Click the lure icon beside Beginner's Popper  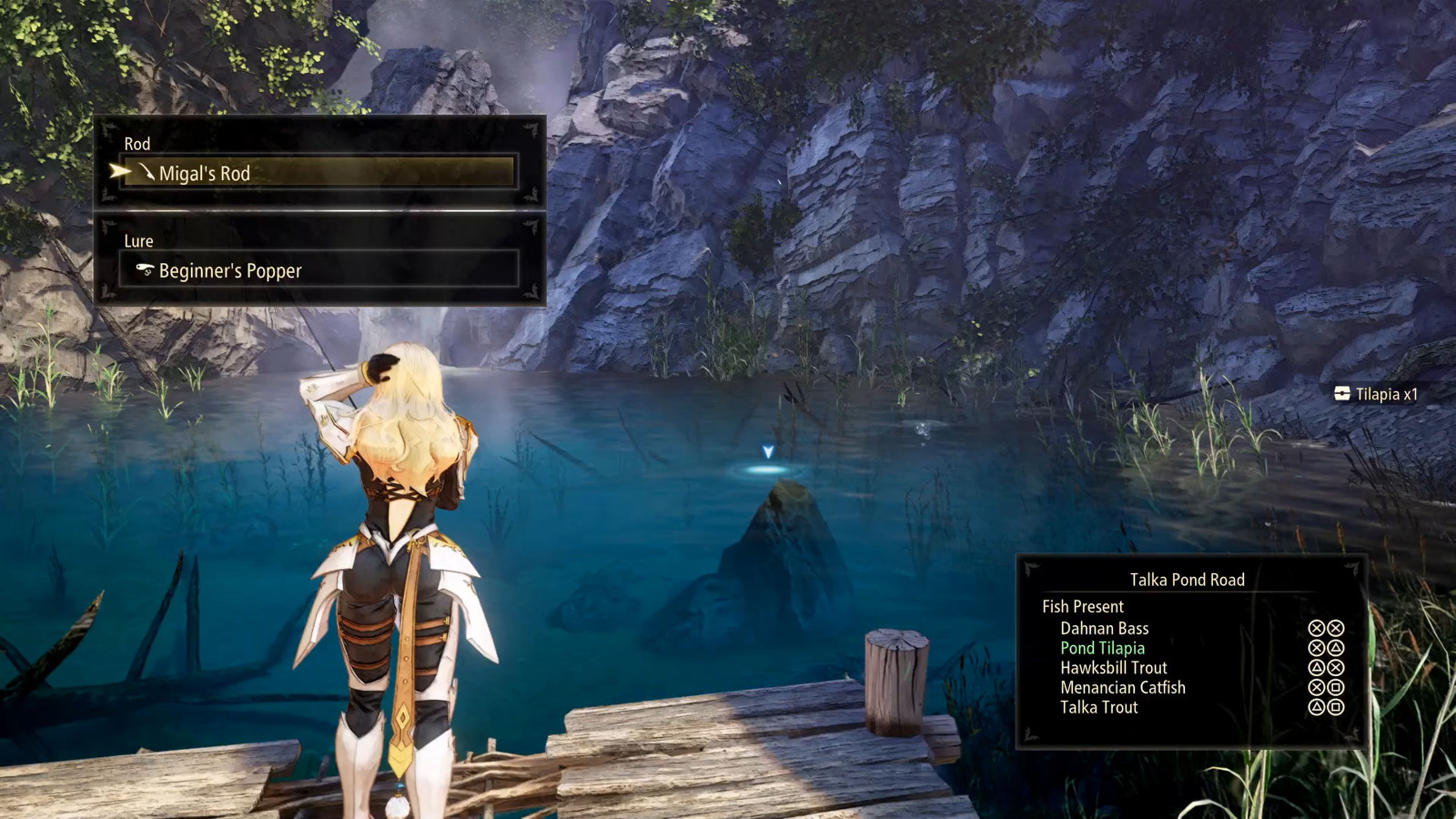click(x=143, y=270)
